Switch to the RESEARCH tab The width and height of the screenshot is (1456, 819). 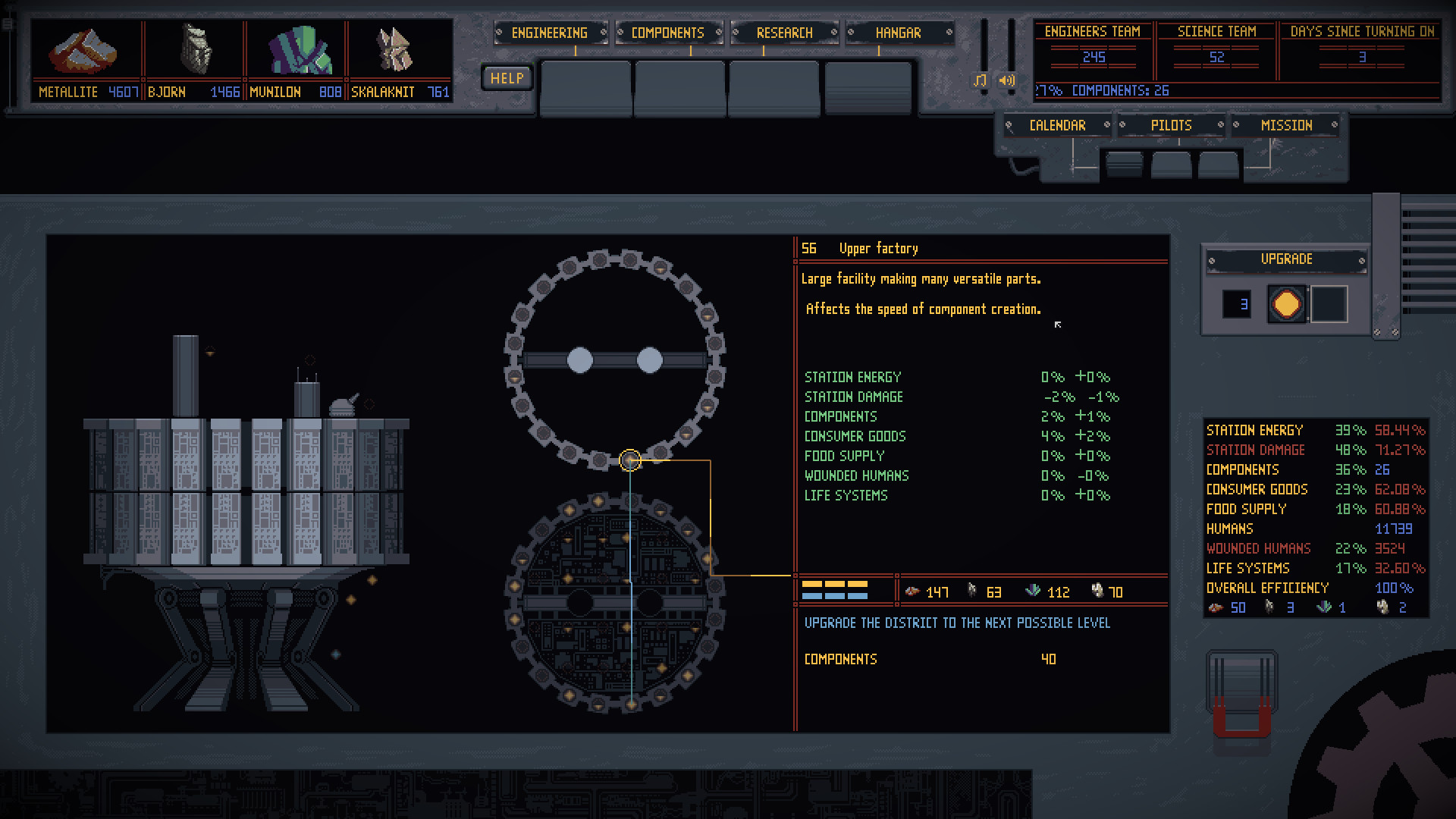click(x=784, y=33)
